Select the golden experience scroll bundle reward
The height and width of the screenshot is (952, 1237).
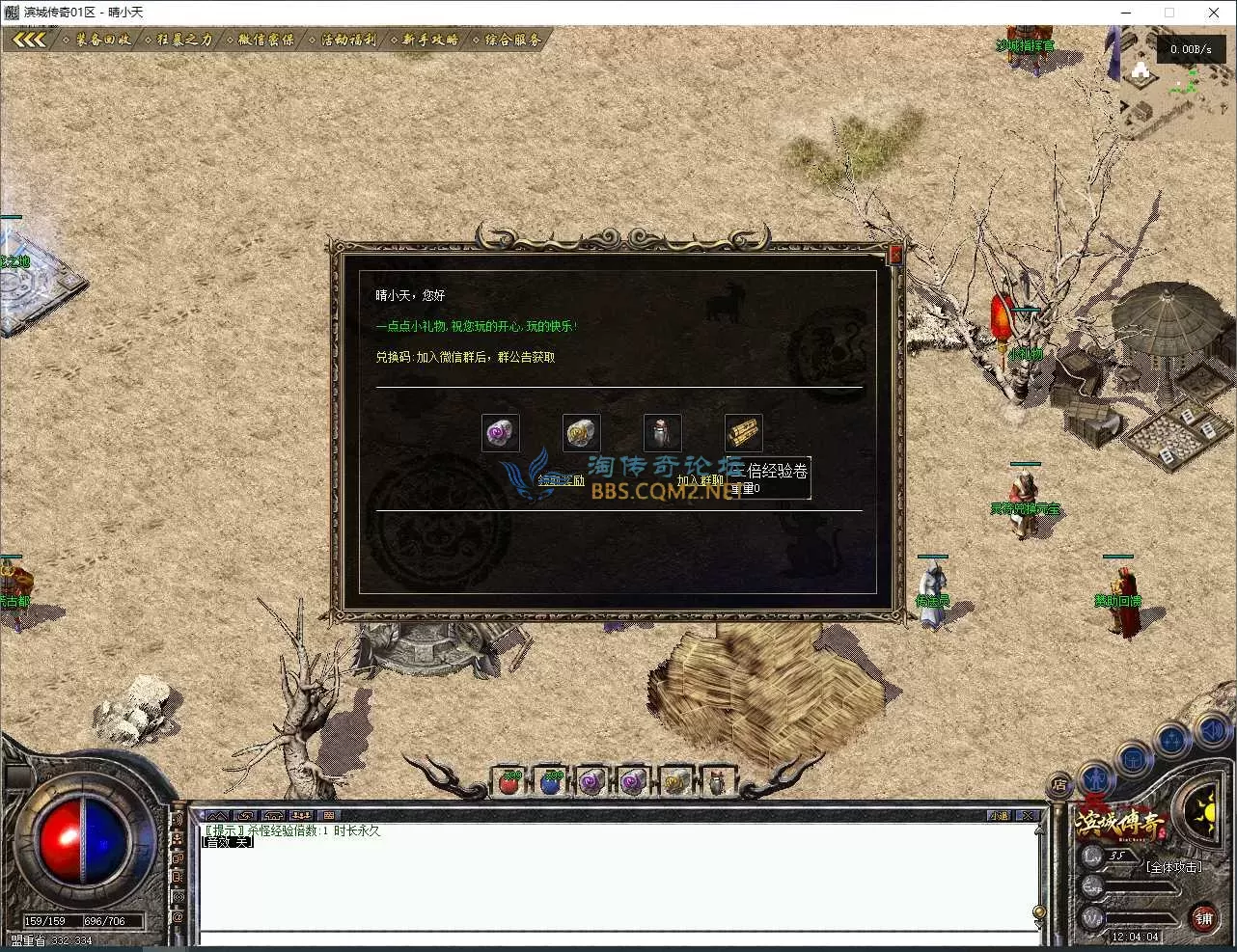click(743, 433)
